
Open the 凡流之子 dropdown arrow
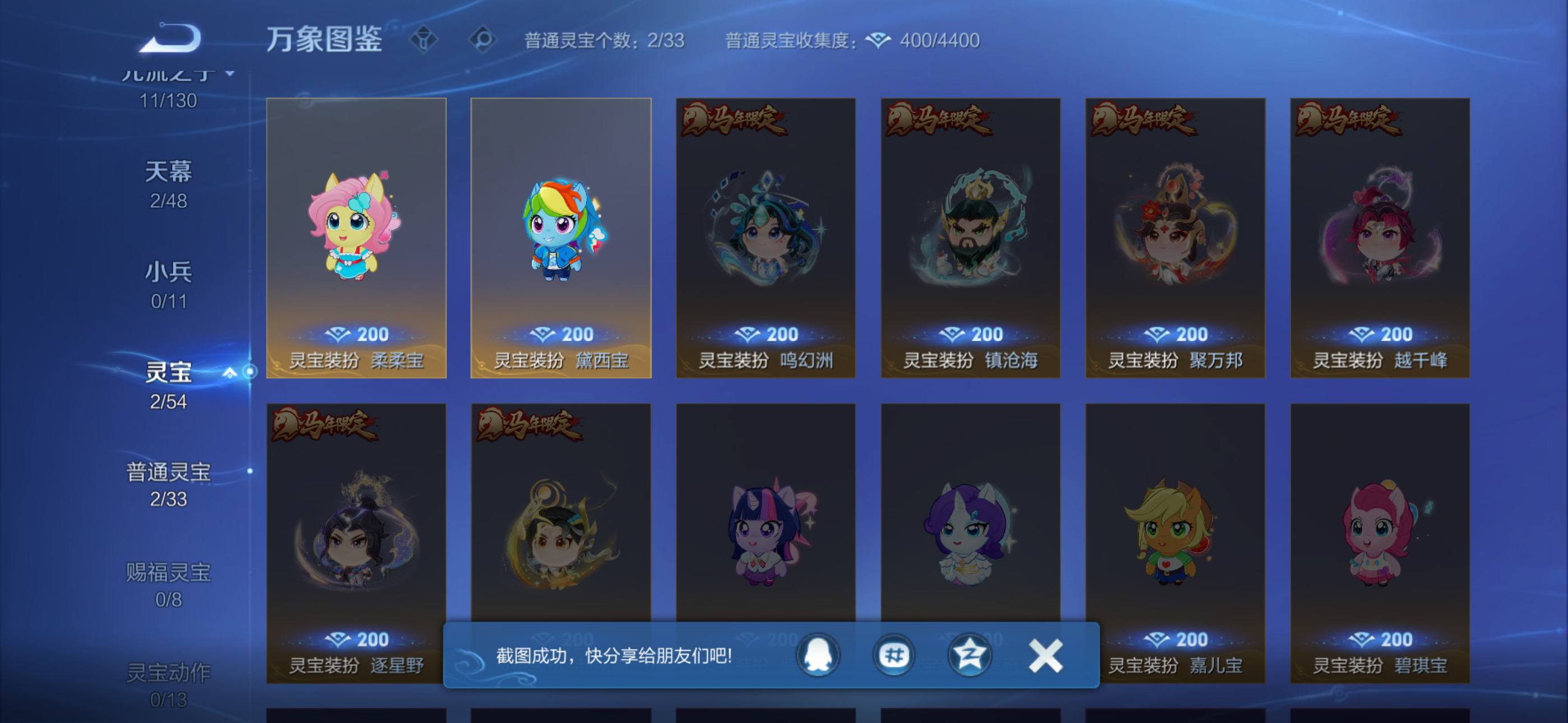[228, 74]
